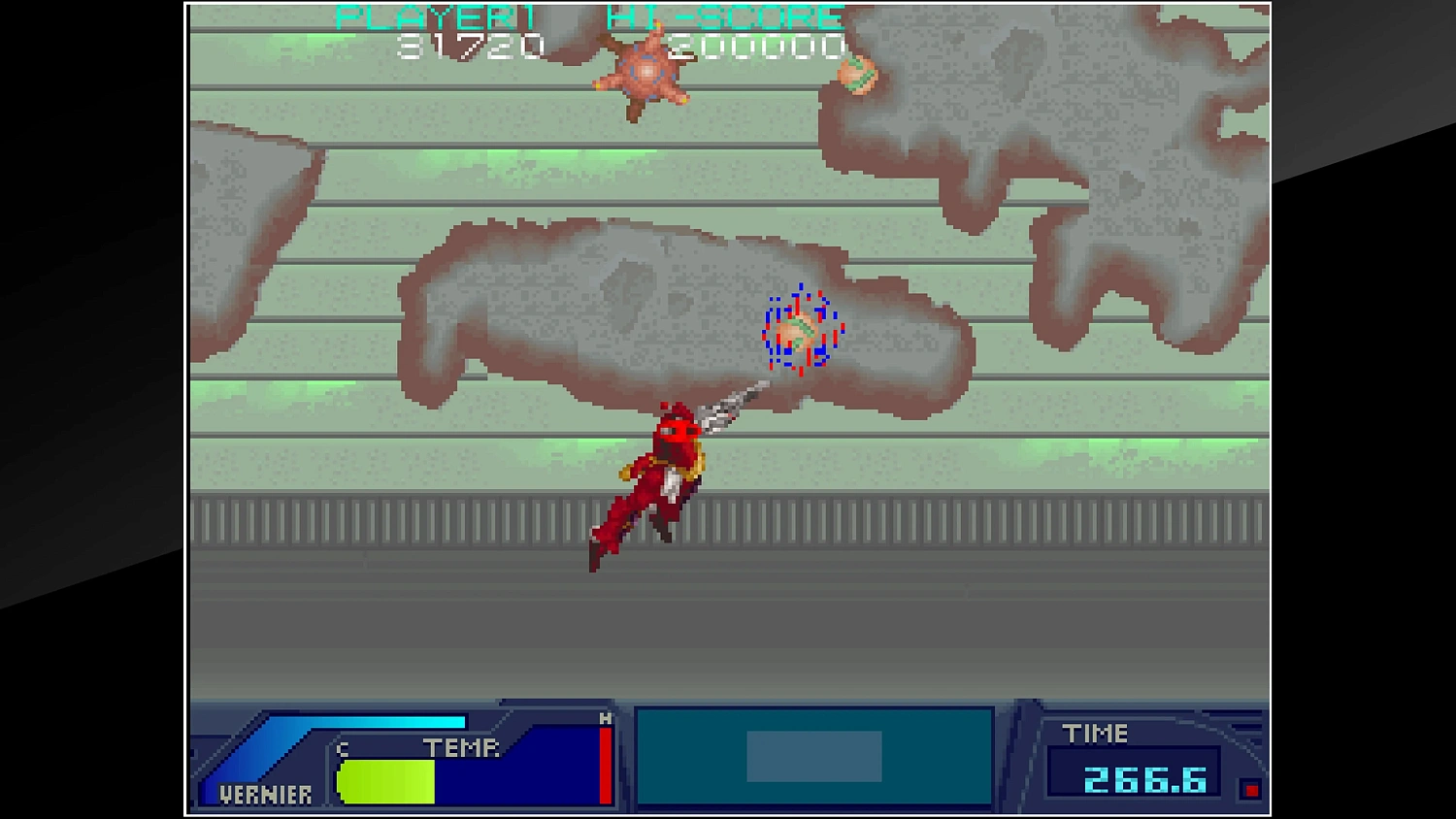Click the H marker atop the heat bar
Viewport: 1456px width, 819px height.
604,718
